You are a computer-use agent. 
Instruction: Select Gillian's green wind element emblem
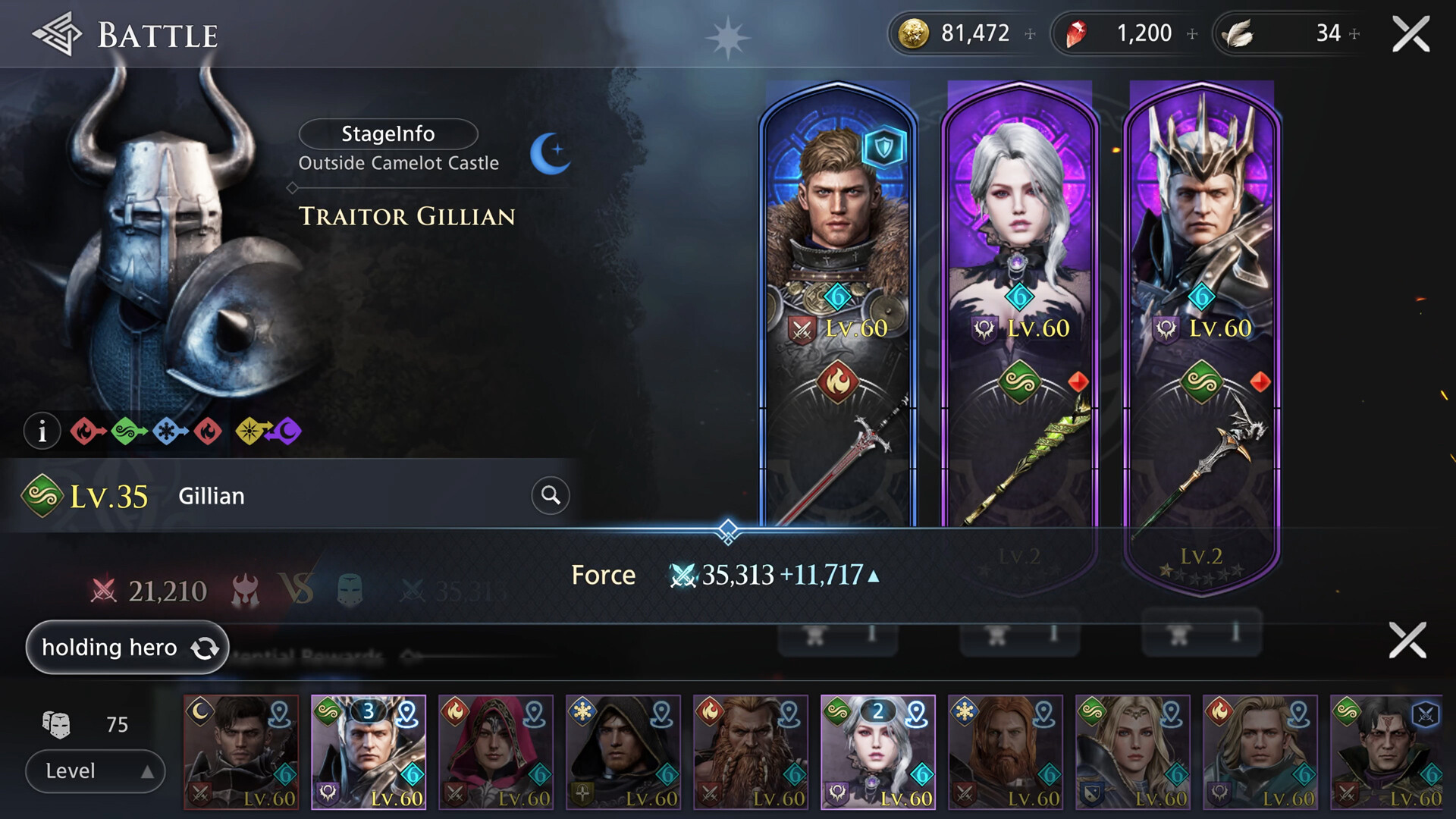[42, 495]
